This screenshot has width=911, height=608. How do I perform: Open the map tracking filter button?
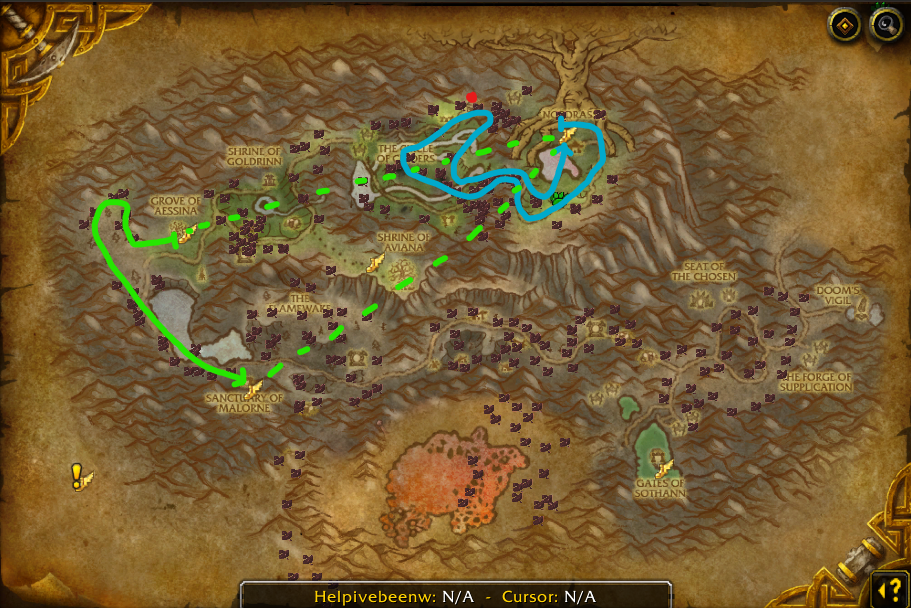click(845, 26)
